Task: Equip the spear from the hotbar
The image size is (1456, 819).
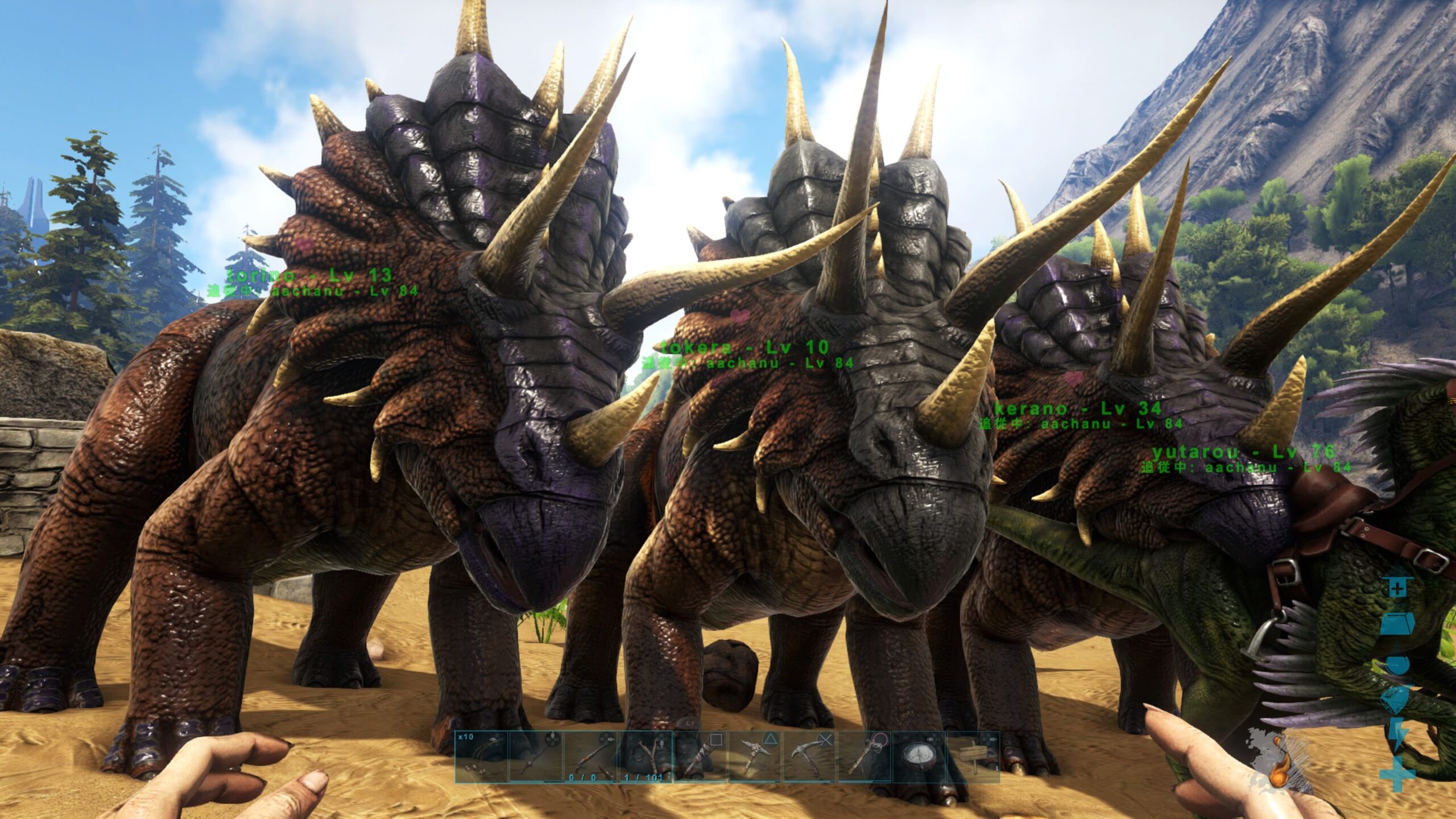Action: 535,757
